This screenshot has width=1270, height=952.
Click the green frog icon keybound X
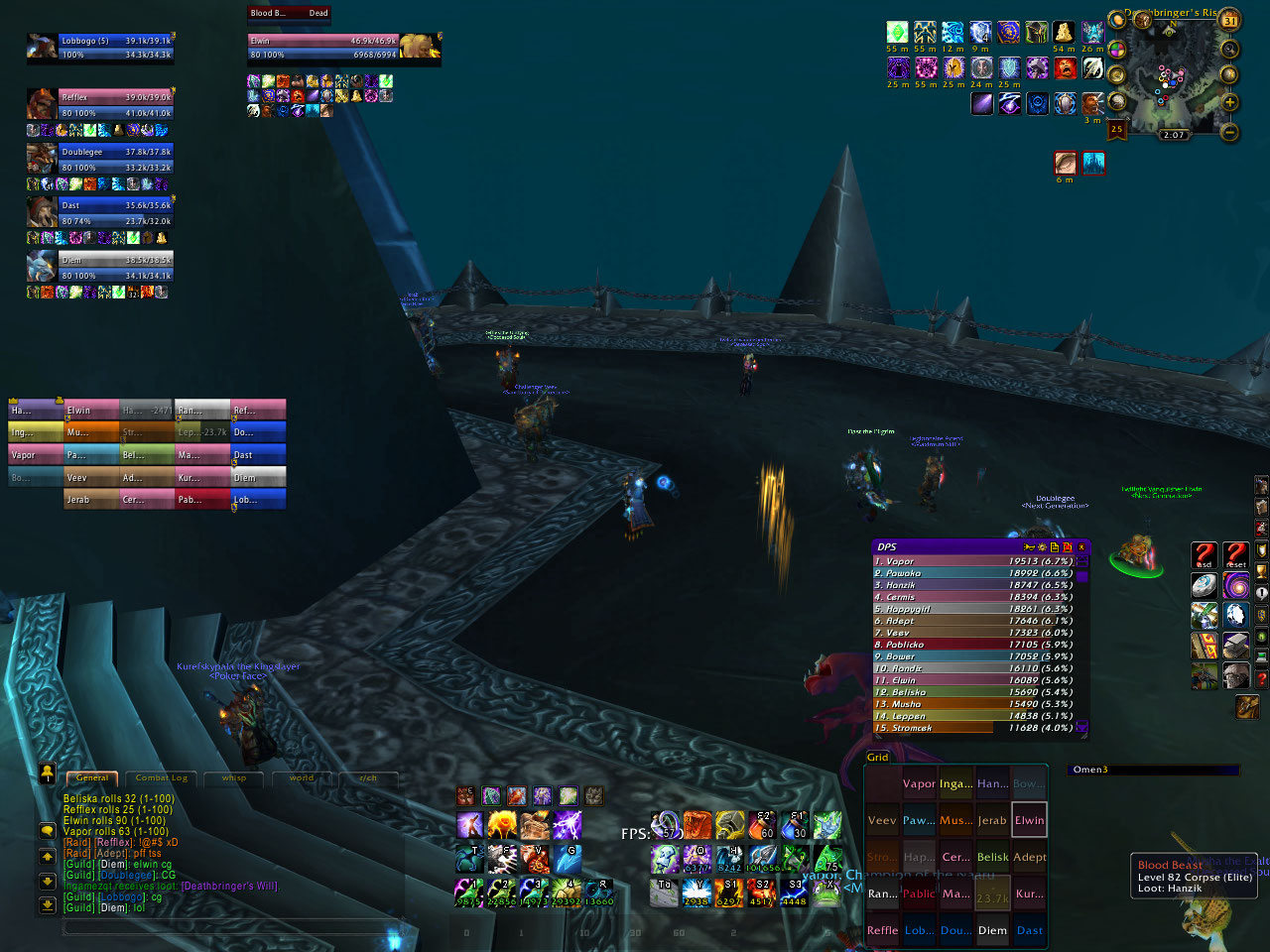point(826,892)
